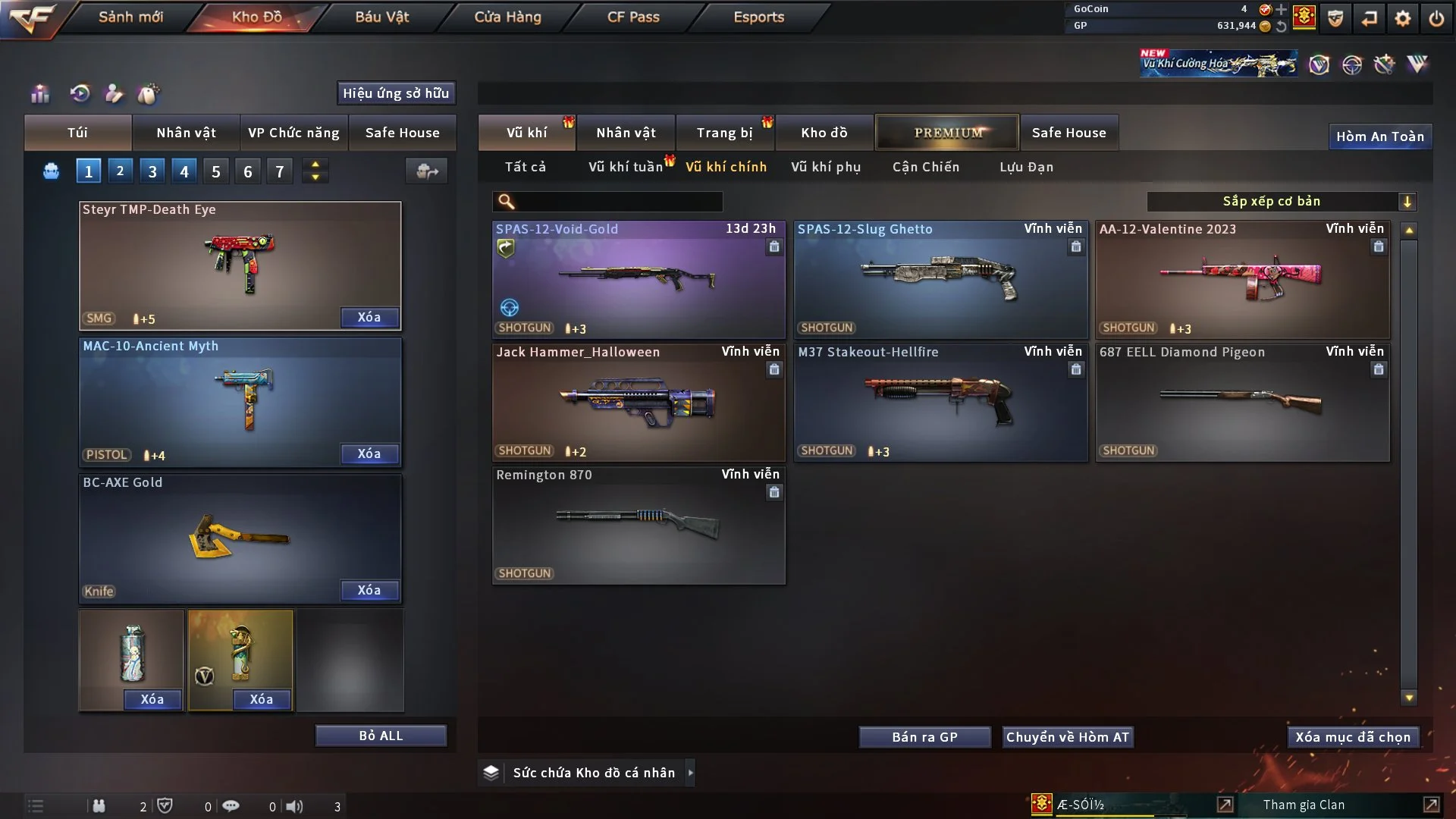The image size is (1456, 819).
Task: Click Xóa mục đã chọn button
Action: pos(1353,737)
